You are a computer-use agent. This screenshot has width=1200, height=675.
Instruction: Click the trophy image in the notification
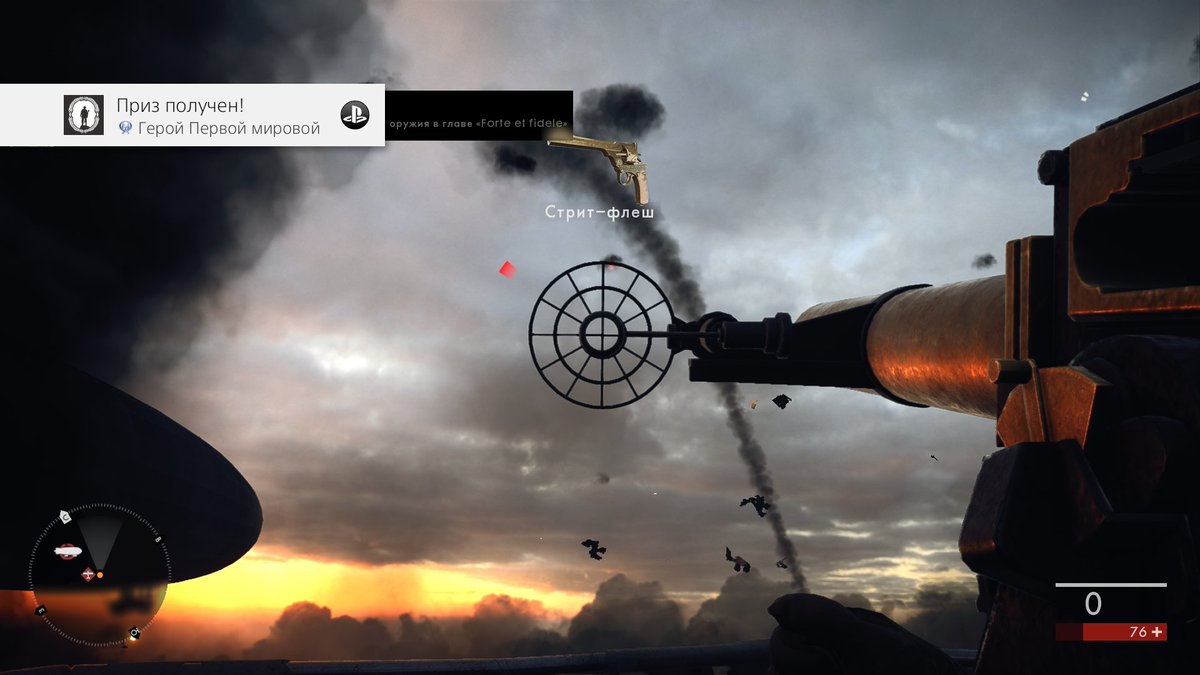[83, 115]
